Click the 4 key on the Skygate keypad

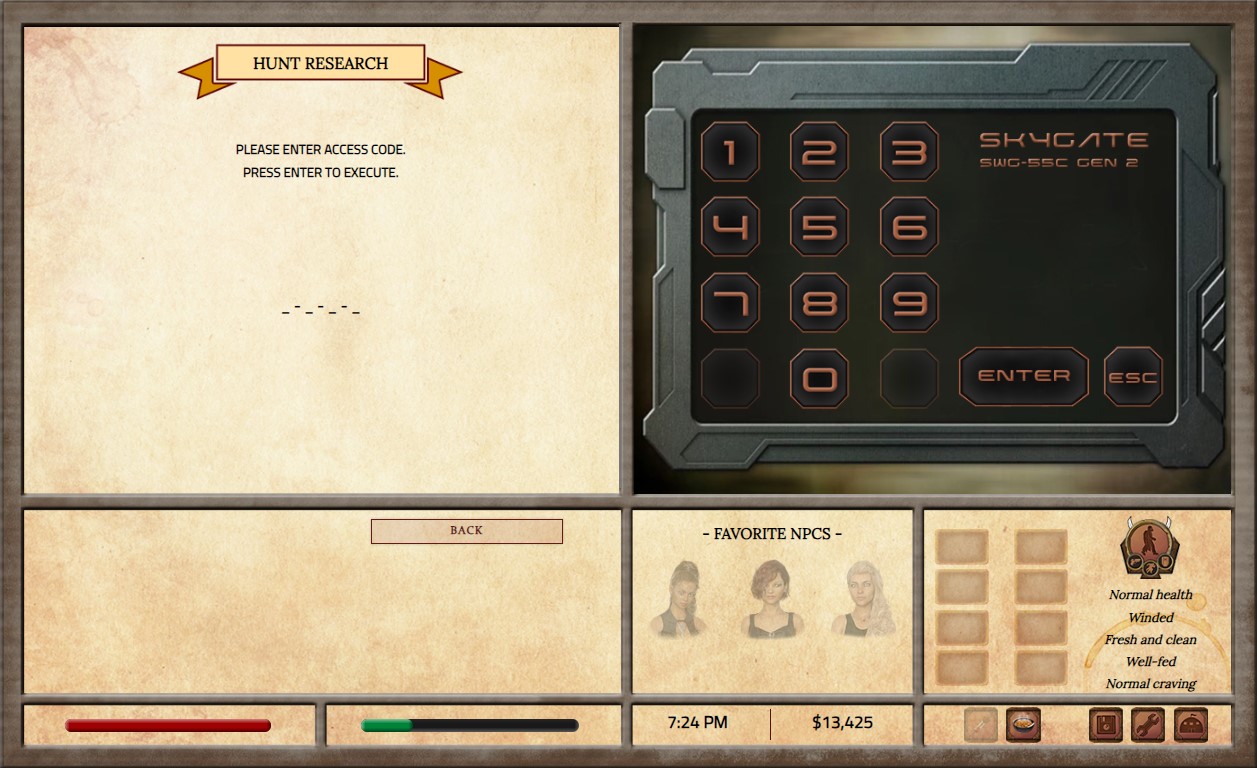(729, 227)
